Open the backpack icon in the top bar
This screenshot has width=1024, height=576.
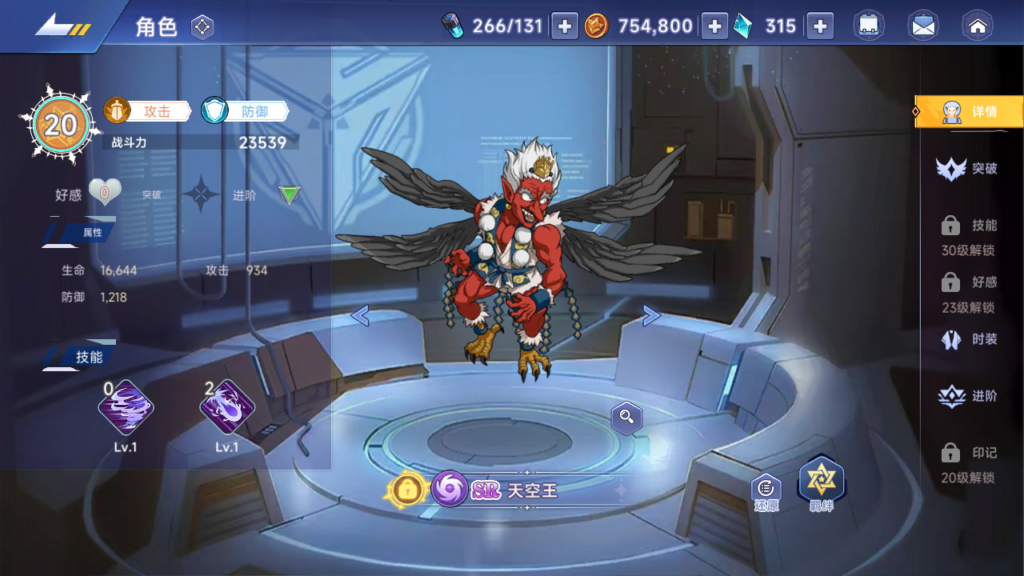pyautogui.click(x=868, y=26)
